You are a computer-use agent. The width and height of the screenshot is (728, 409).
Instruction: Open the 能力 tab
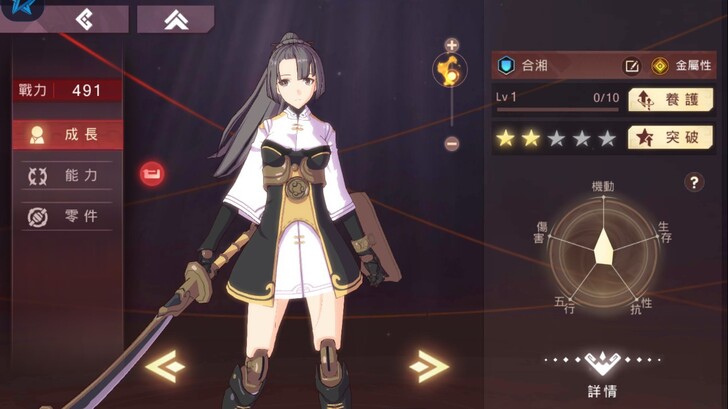67,176
